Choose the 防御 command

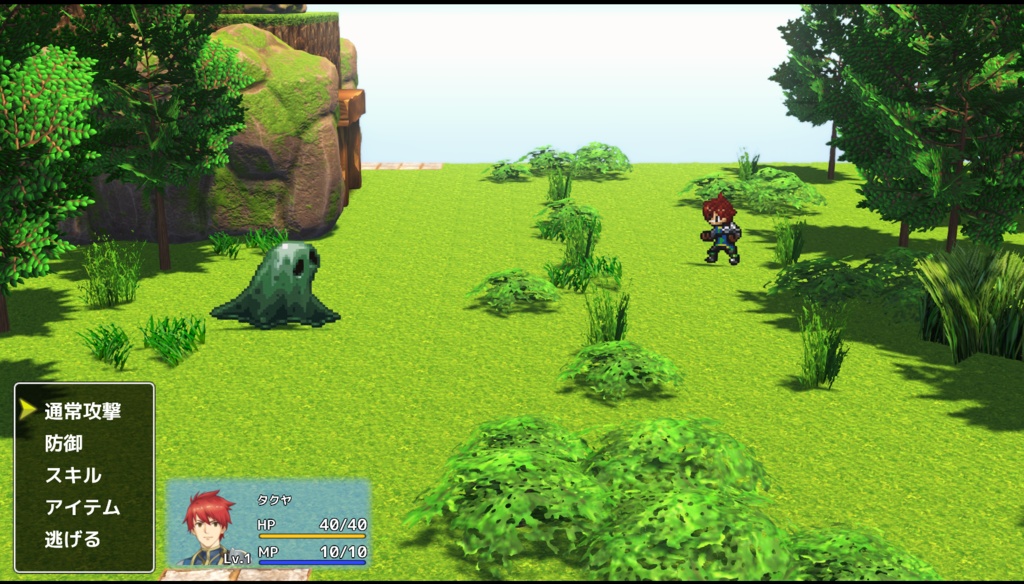(64, 443)
